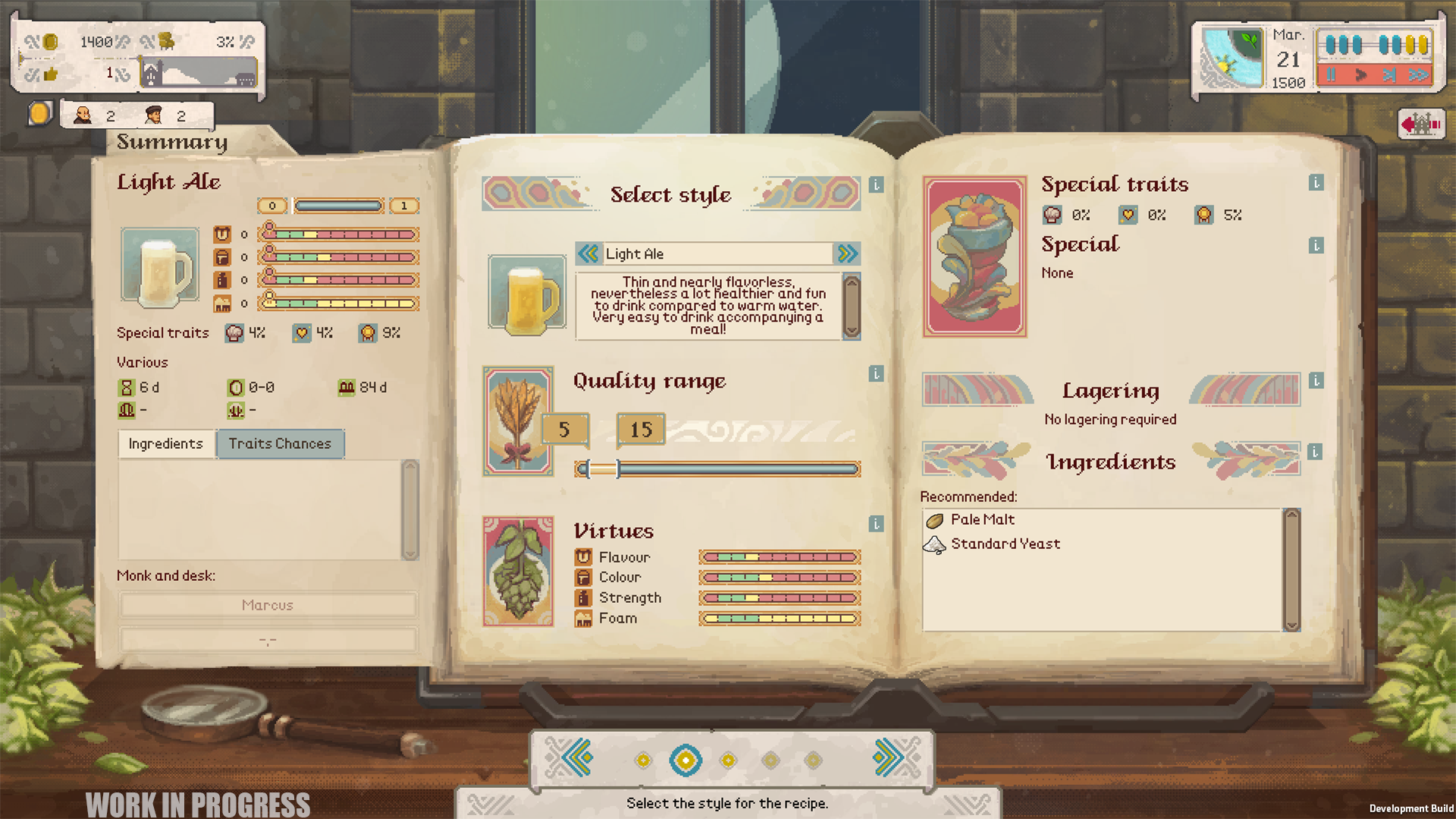Viewport: 1456px width, 819px height.
Task: Advance to next style with right chevron
Action: click(x=849, y=254)
